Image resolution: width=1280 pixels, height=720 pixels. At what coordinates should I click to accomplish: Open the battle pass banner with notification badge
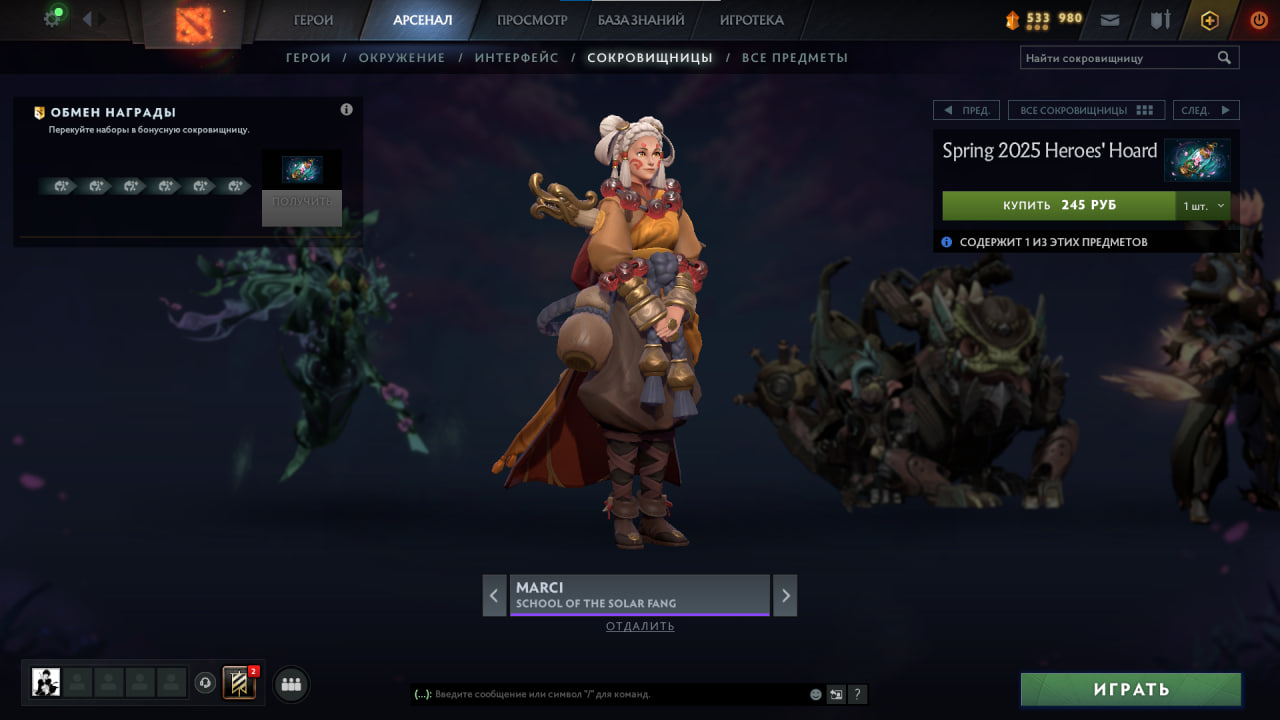(x=237, y=684)
